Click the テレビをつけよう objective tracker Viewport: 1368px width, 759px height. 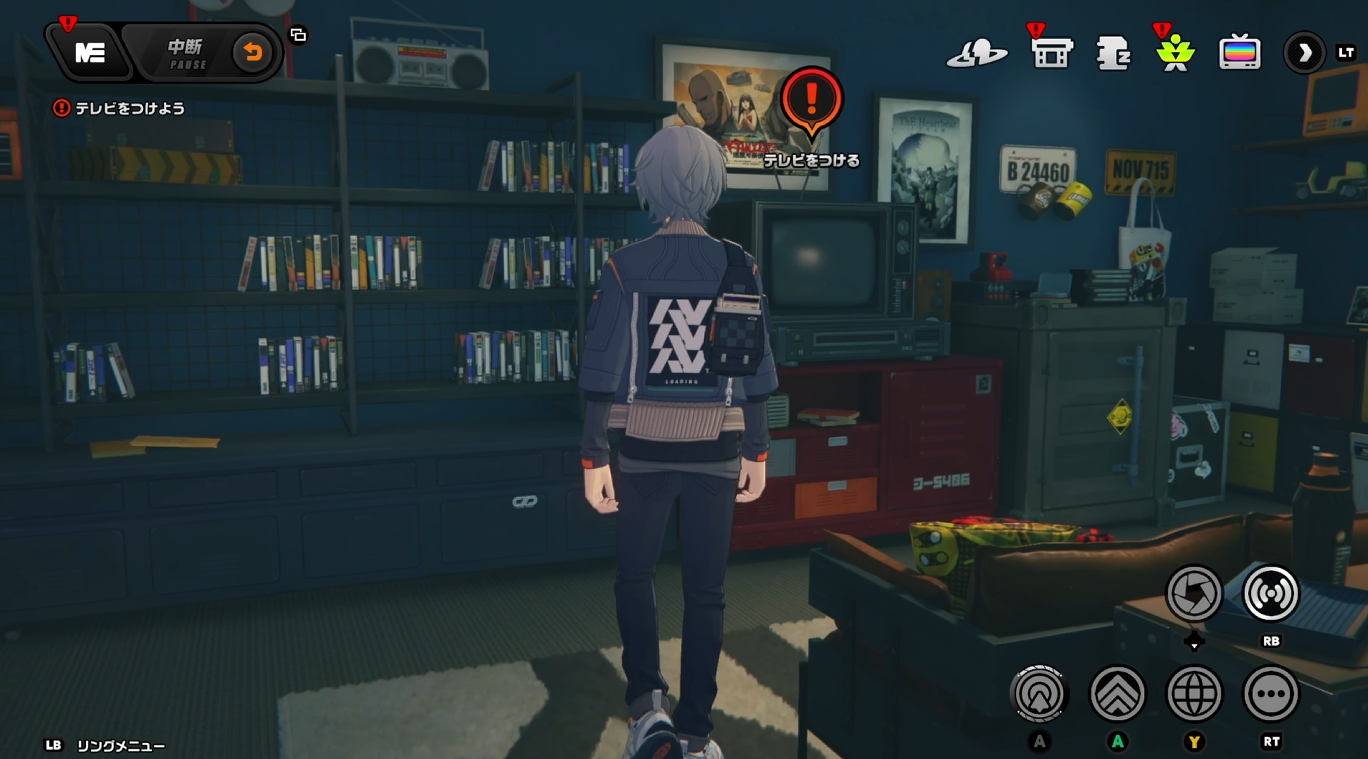point(120,108)
